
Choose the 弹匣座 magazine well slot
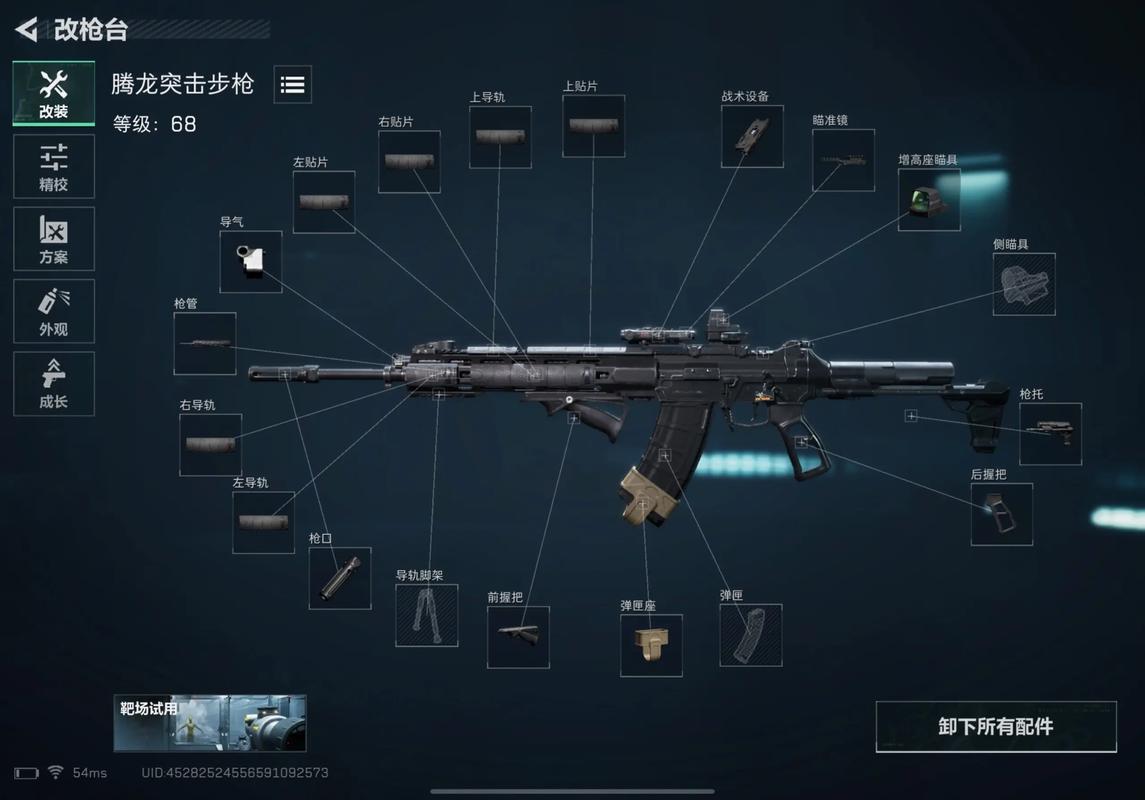(651, 645)
